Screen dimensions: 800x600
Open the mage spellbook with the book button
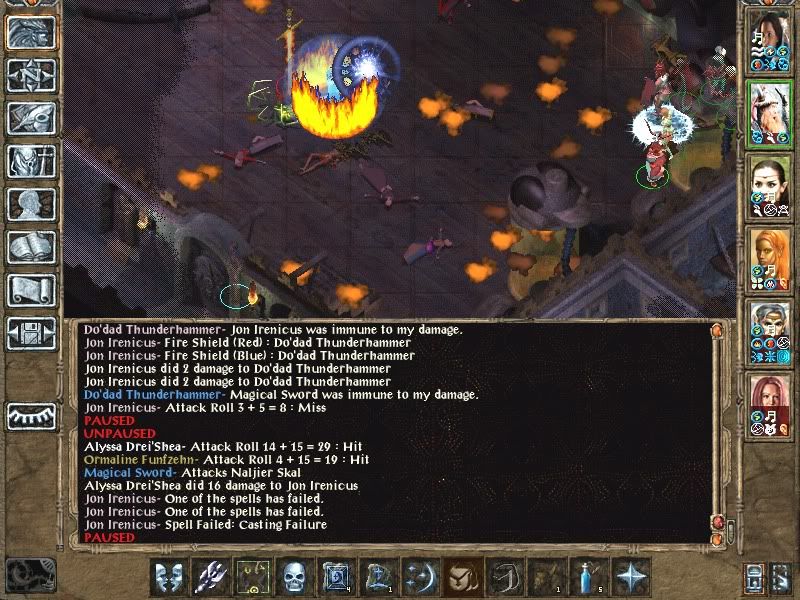coord(32,247)
